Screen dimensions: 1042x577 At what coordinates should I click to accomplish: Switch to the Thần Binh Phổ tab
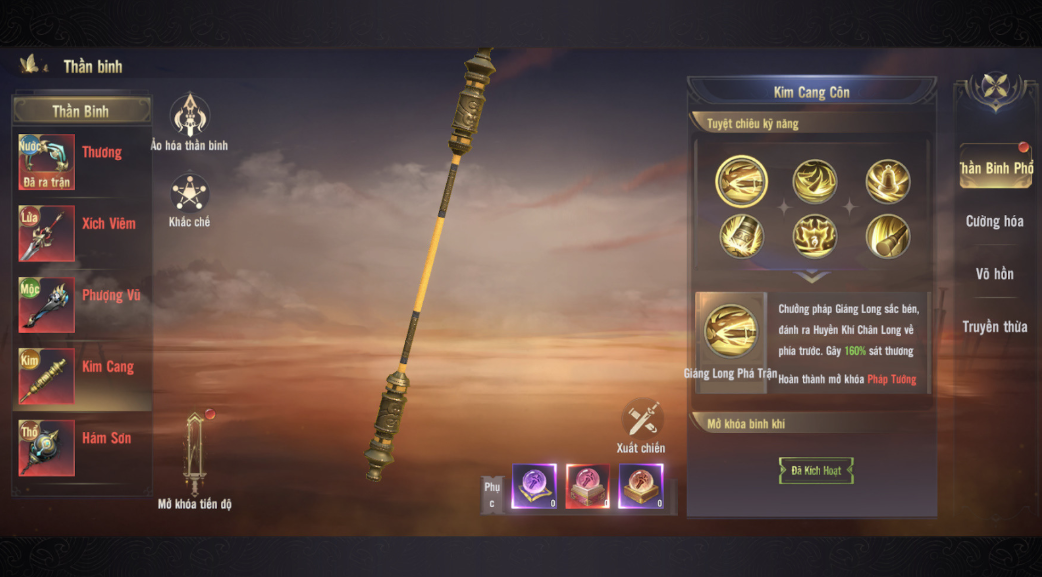[x=995, y=168]
